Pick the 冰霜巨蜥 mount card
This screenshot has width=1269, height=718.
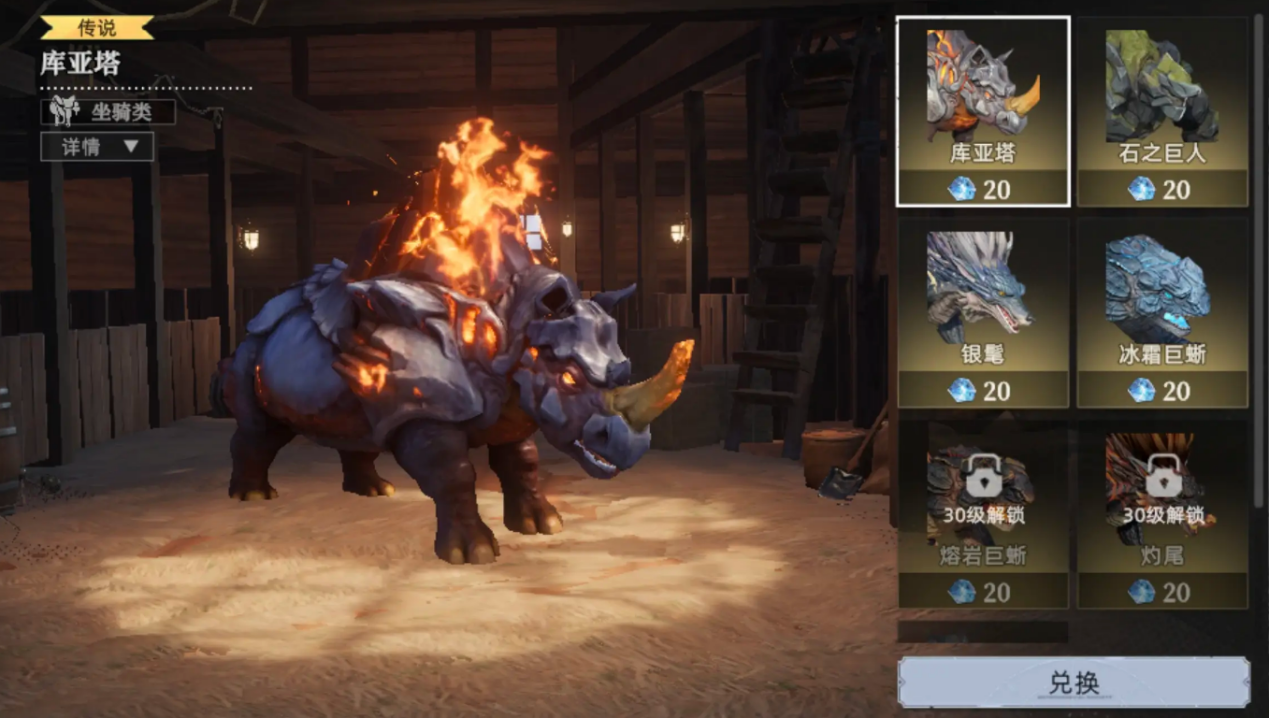click(1162, 312)
